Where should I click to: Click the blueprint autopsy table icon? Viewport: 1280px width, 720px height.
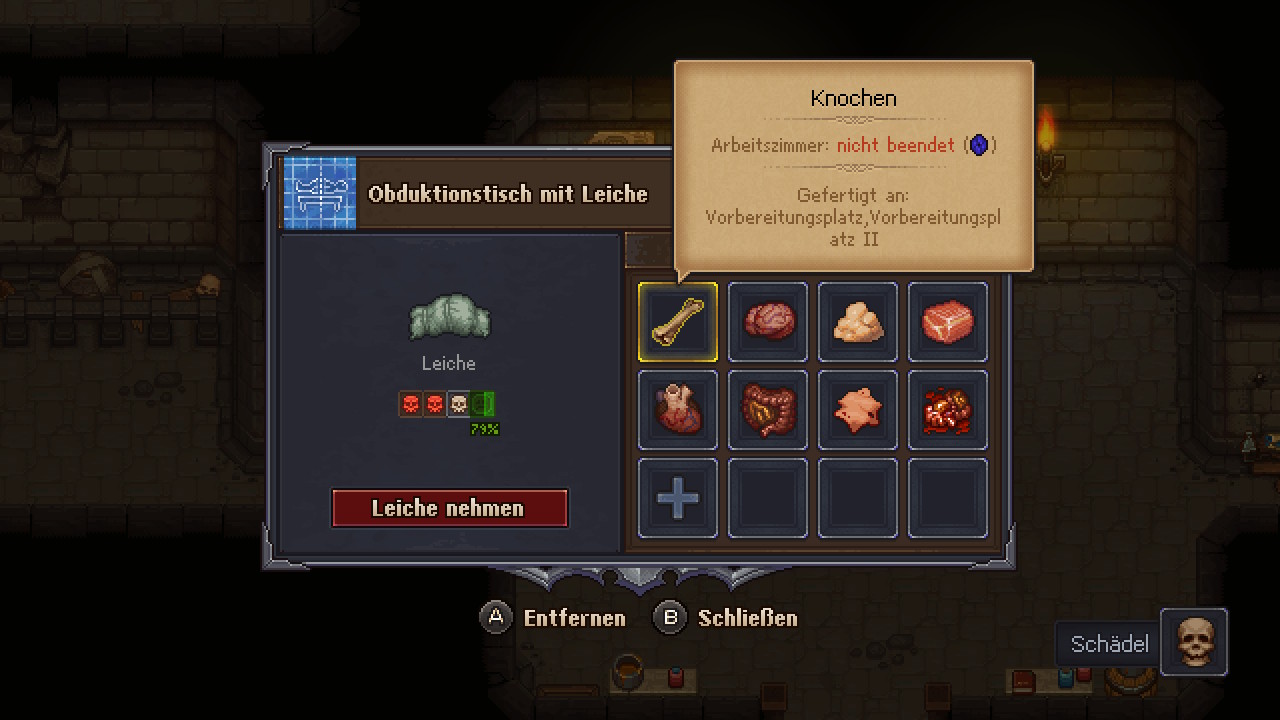click(x=320, y=193)
